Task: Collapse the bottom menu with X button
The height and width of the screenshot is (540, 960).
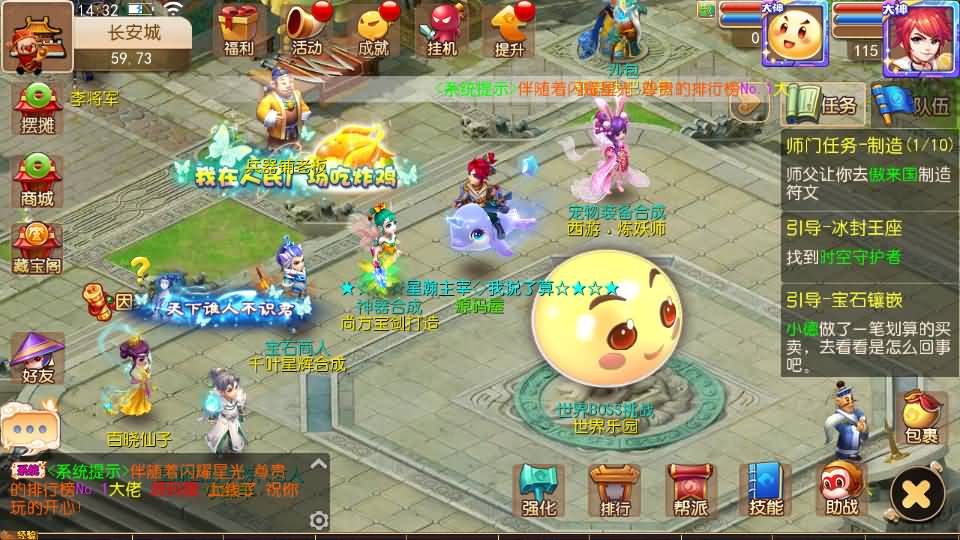Action: pyautogui.click(x=917, y=492)
